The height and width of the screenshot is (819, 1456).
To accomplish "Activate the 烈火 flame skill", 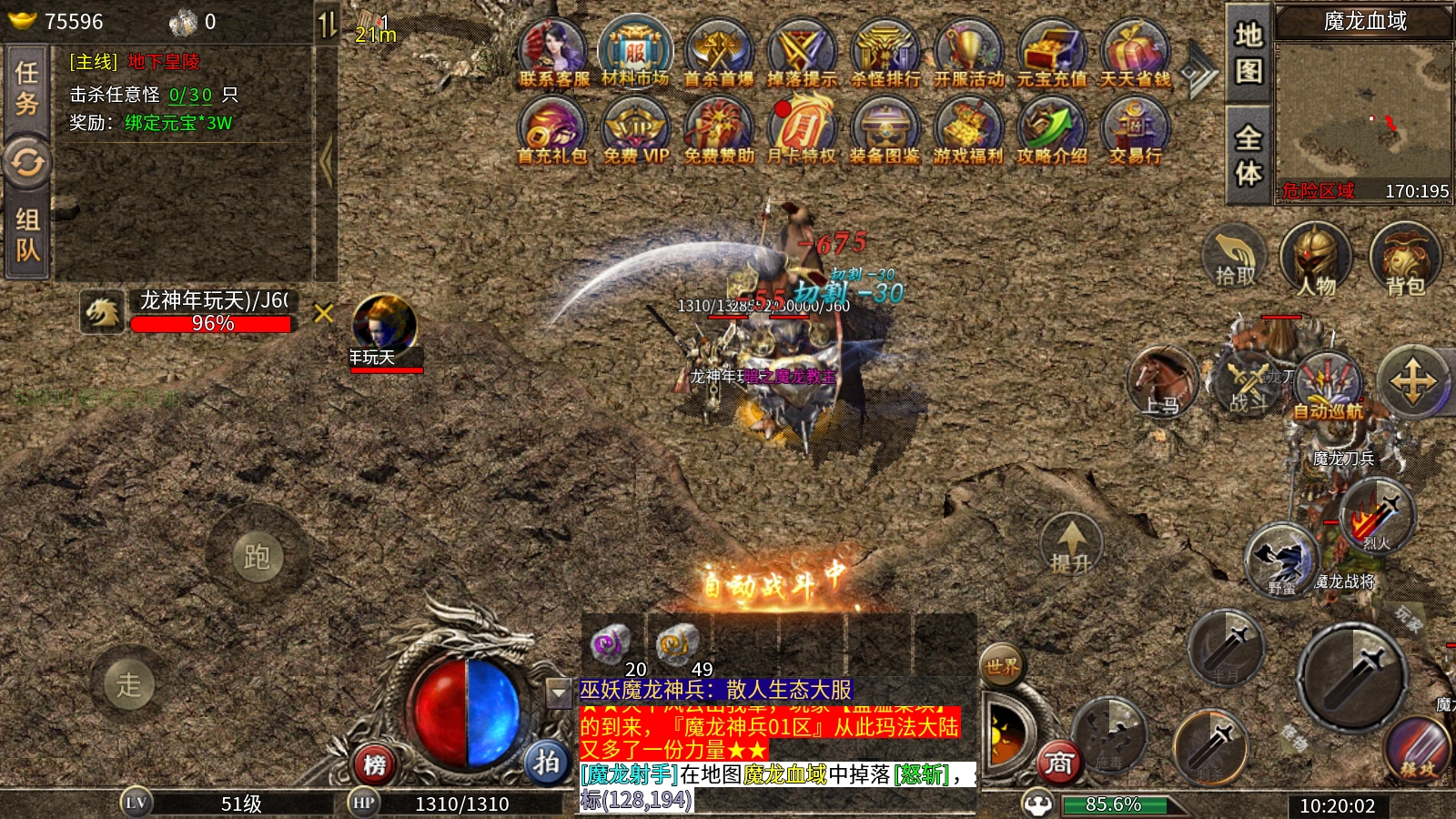I will [x=1377, y=517].
